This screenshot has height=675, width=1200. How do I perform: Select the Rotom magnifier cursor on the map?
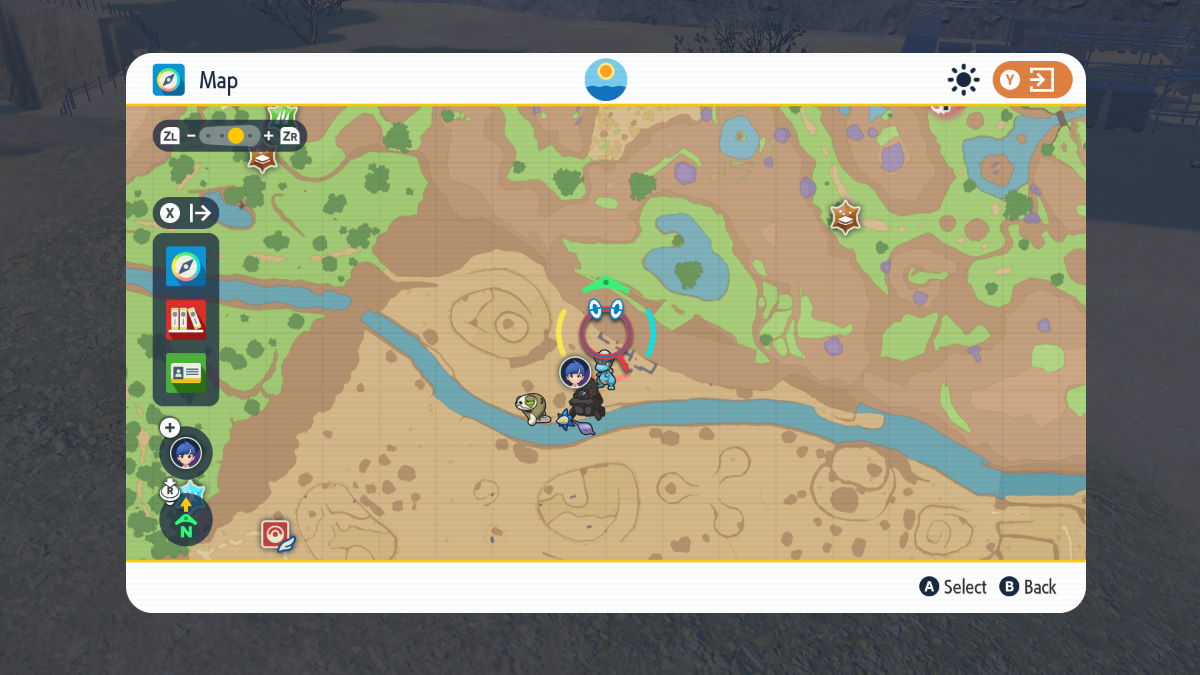click(x=606, y=328)
